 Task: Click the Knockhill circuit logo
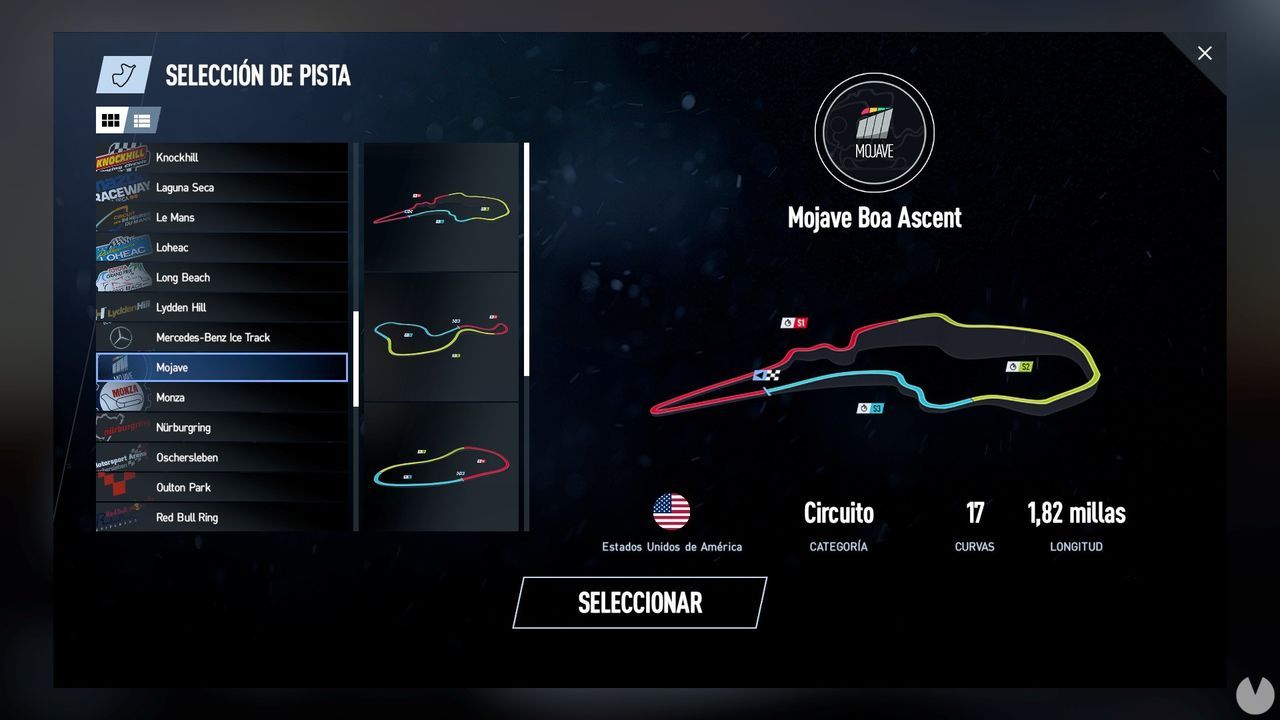[x=120, y=157]
